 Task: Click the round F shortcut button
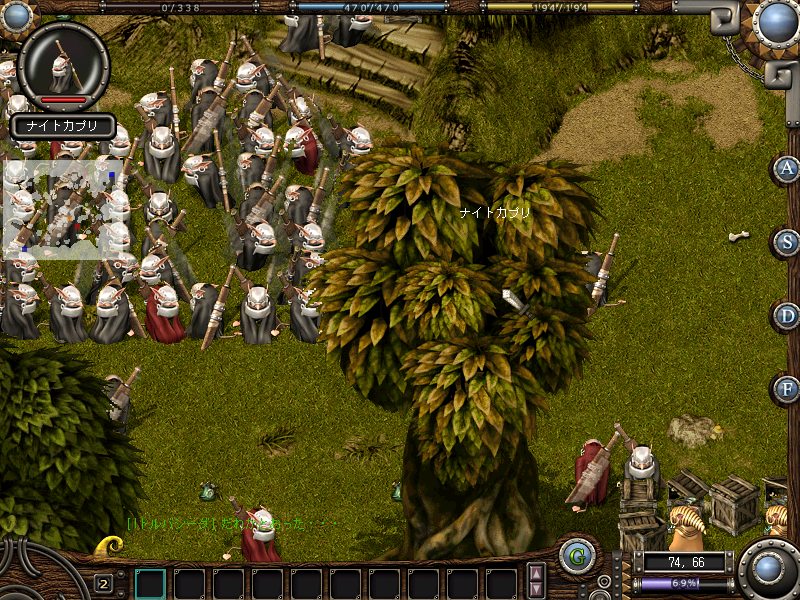tap(787, 389)
